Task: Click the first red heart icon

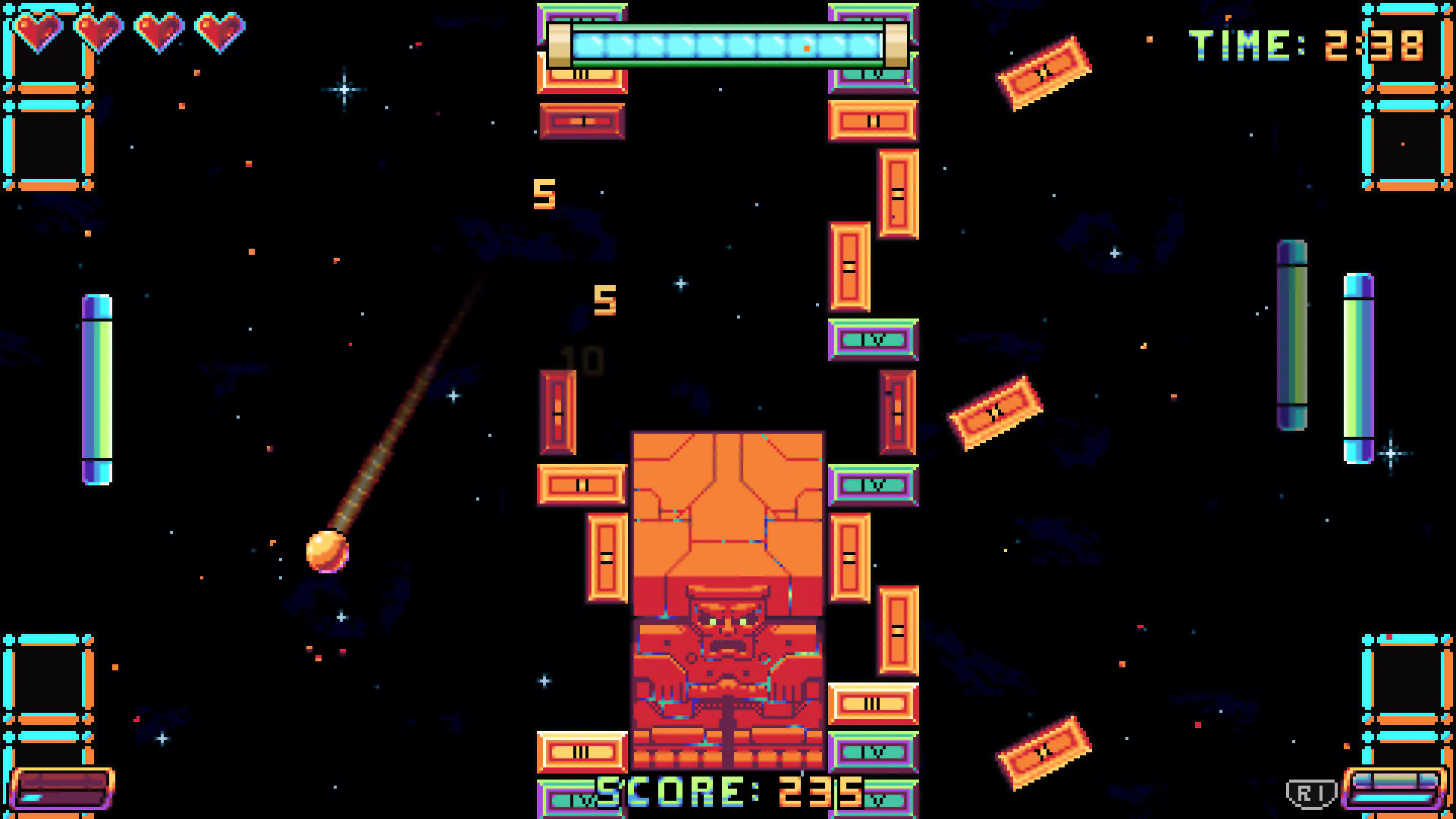Action: click(39, 30)
